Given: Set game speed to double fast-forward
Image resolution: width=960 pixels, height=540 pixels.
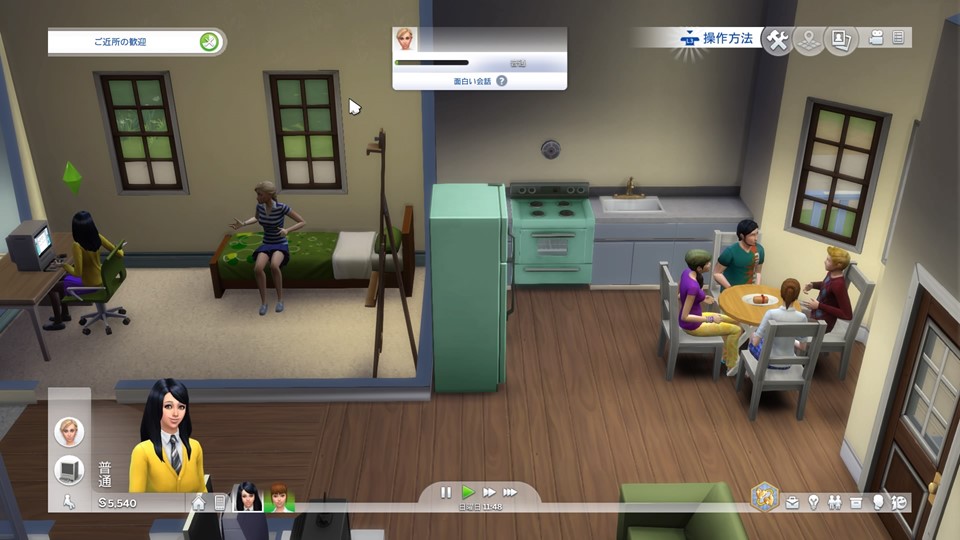Looking at the screenshot, I should 489,492.
